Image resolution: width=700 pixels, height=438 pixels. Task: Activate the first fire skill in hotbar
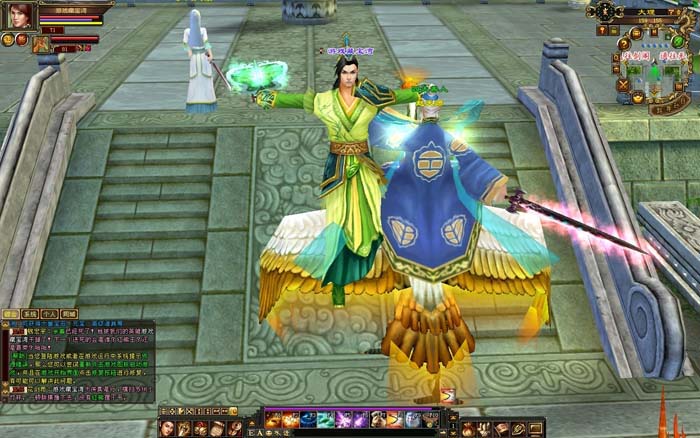[x=273, y=419]
